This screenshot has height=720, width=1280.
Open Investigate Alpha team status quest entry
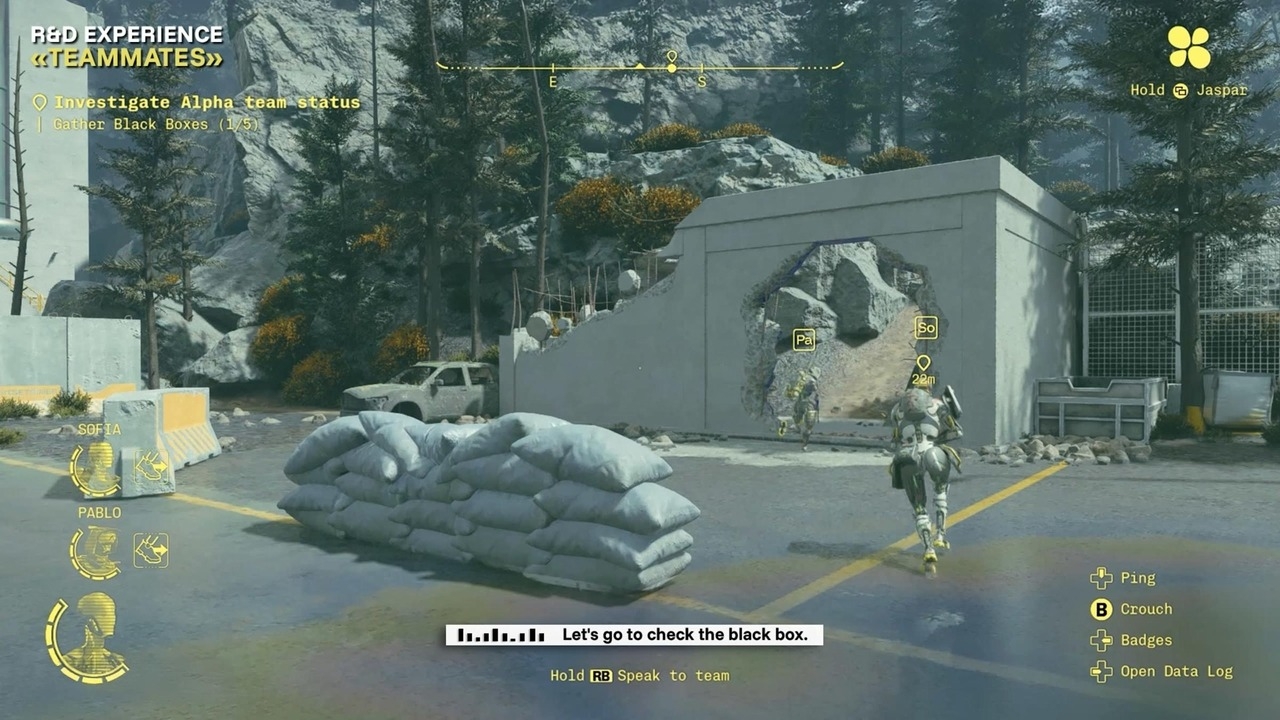tap(205, 102)
